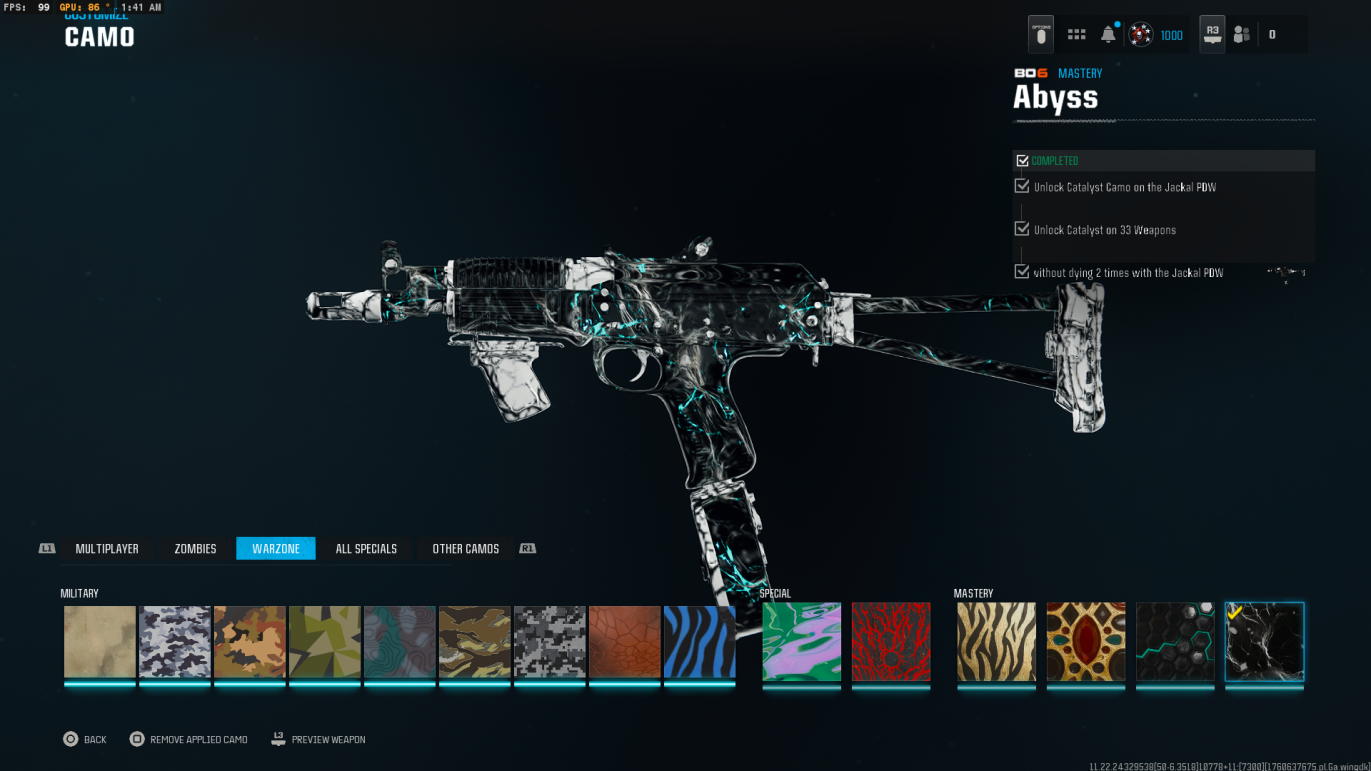Choose the tan desert military camo
This screenshot has height=771, width=1371.
point(100,642)
